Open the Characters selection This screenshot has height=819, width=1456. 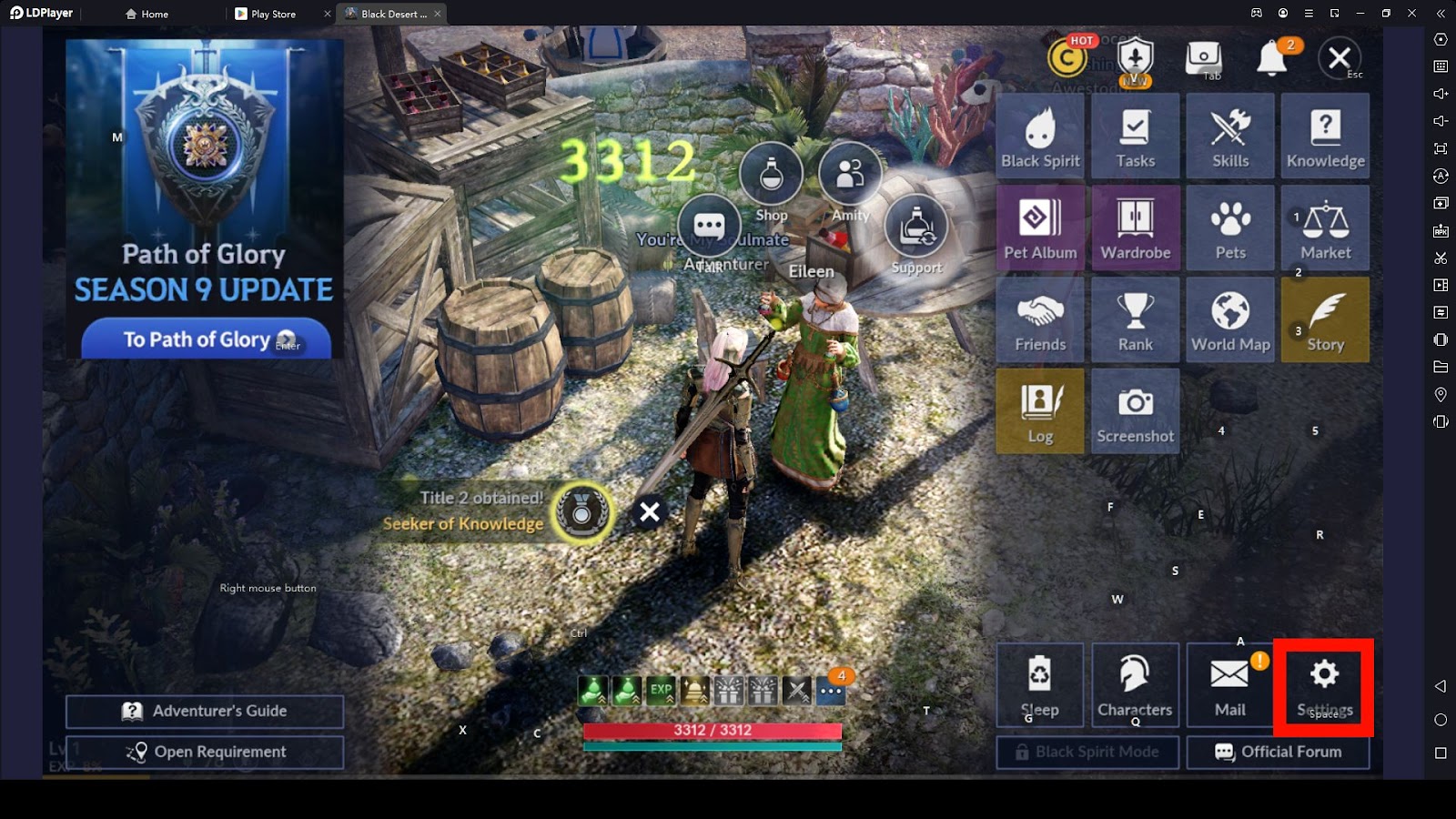point(1135,685)
